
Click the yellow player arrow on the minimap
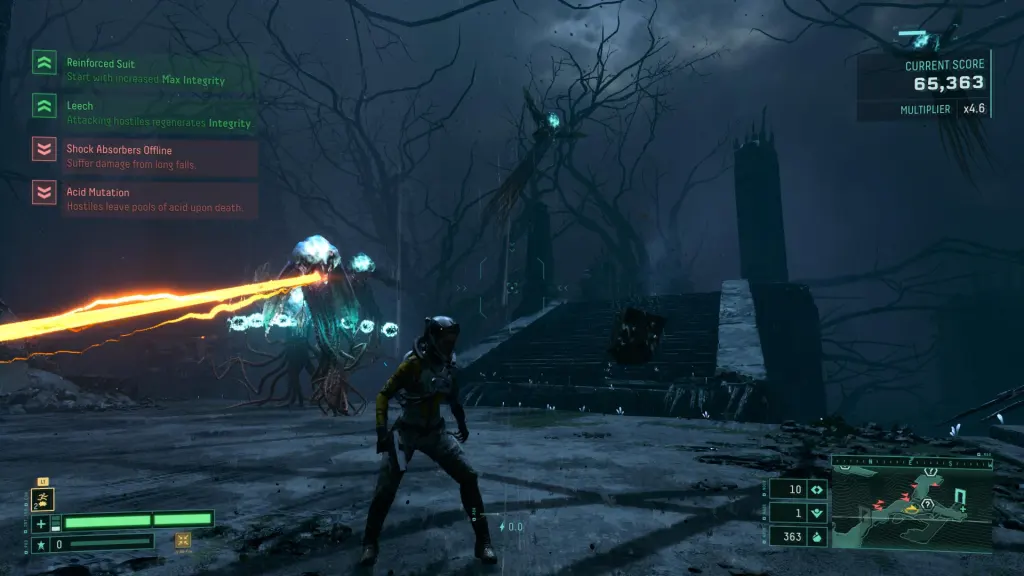click(x=911, y=508)
